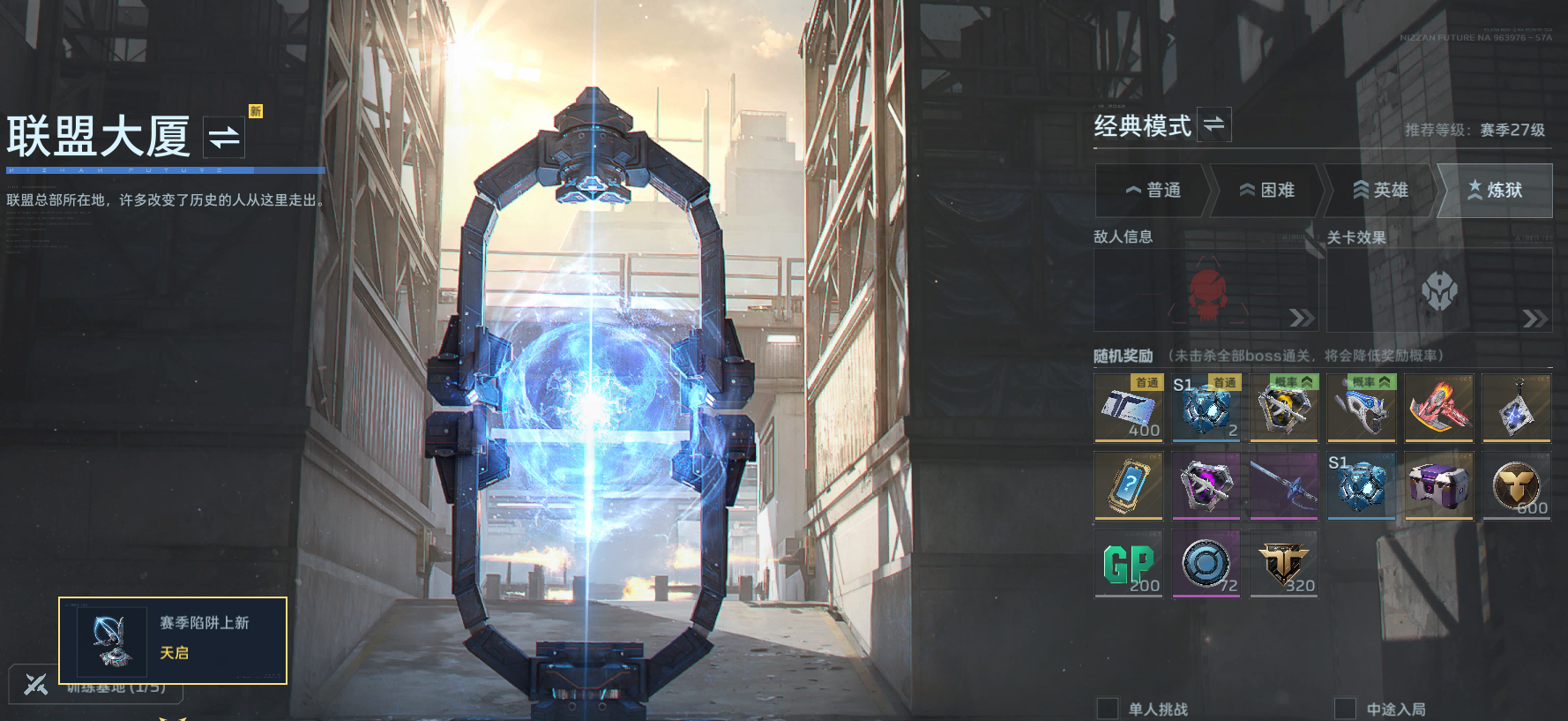1568x721 pixels.
Task: Toggle the 单人挑战 checkbox
Action: 1107,709
